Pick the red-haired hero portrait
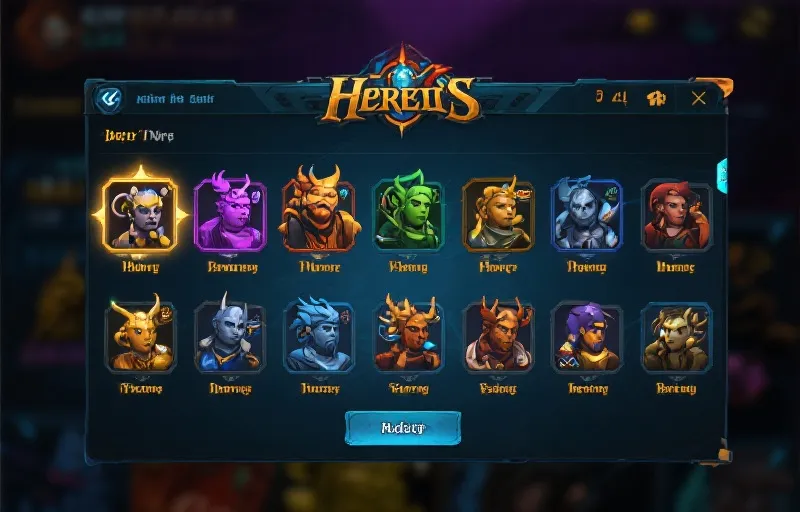The image size is (800, 512). click(x=677, y=214)
